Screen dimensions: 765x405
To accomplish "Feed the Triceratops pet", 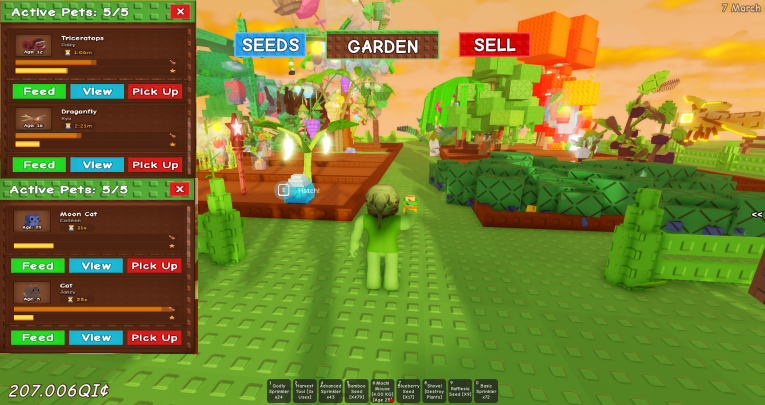I will tap(38, 92).
